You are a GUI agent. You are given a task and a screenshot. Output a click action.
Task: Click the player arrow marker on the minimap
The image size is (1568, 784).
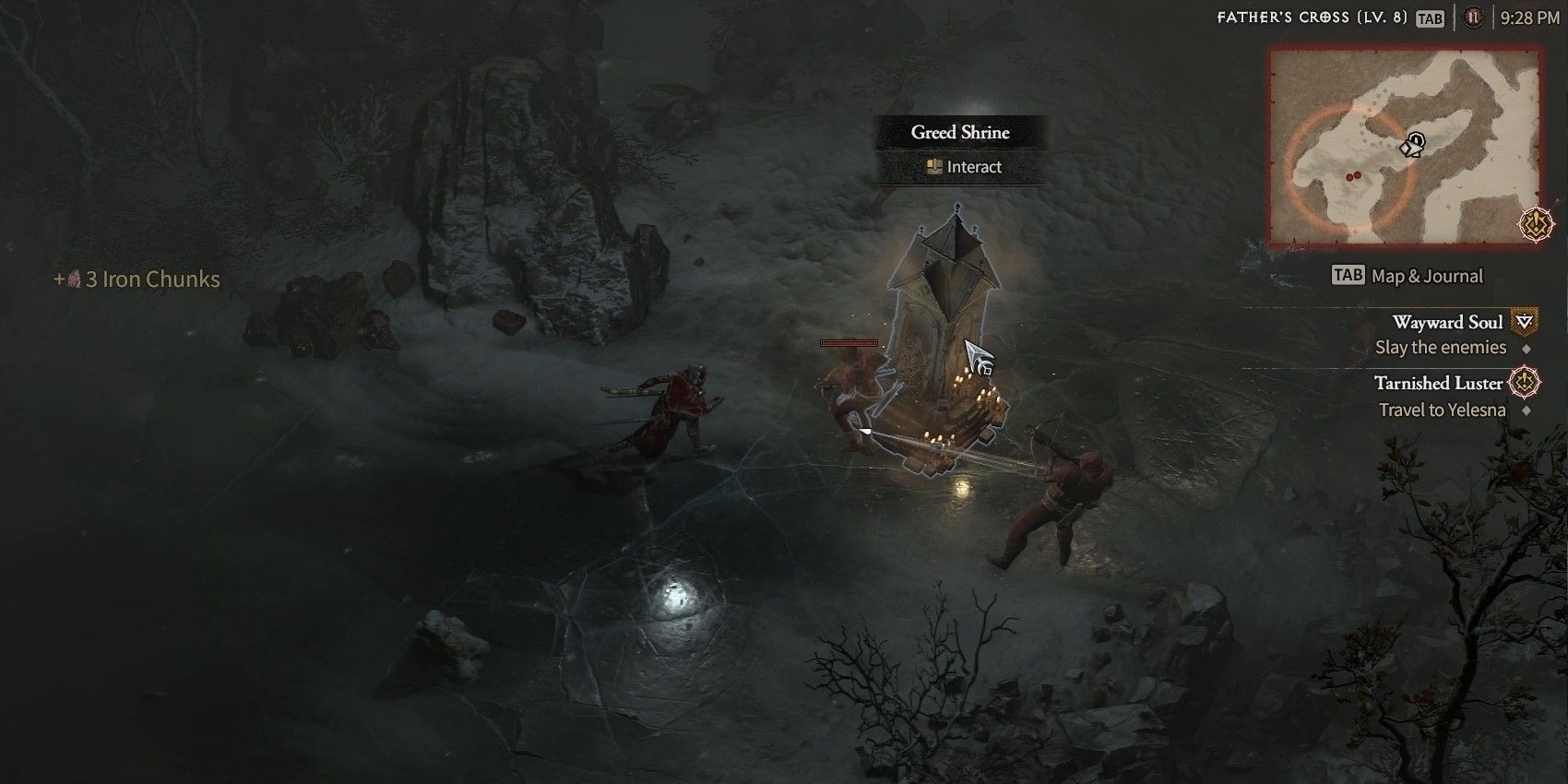click(x=1411, y=145)
